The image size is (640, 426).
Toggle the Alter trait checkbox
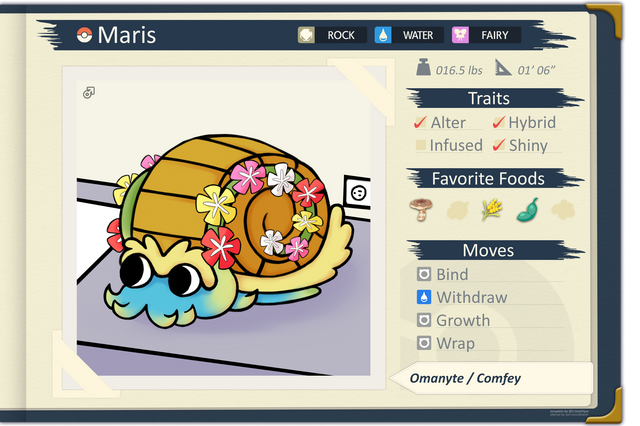421,123
